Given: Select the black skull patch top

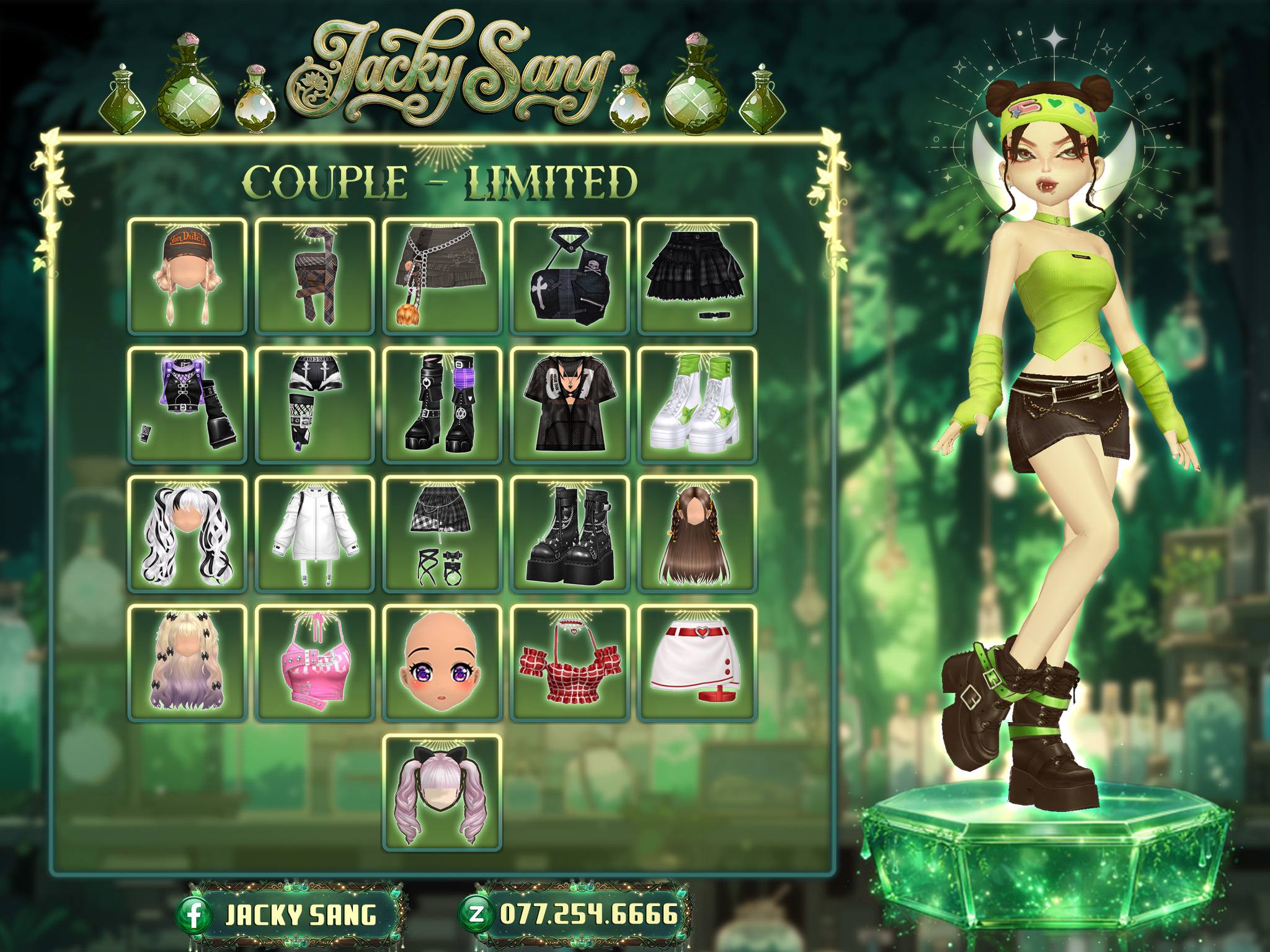Looking at the screenshot, I should [569, 276].
